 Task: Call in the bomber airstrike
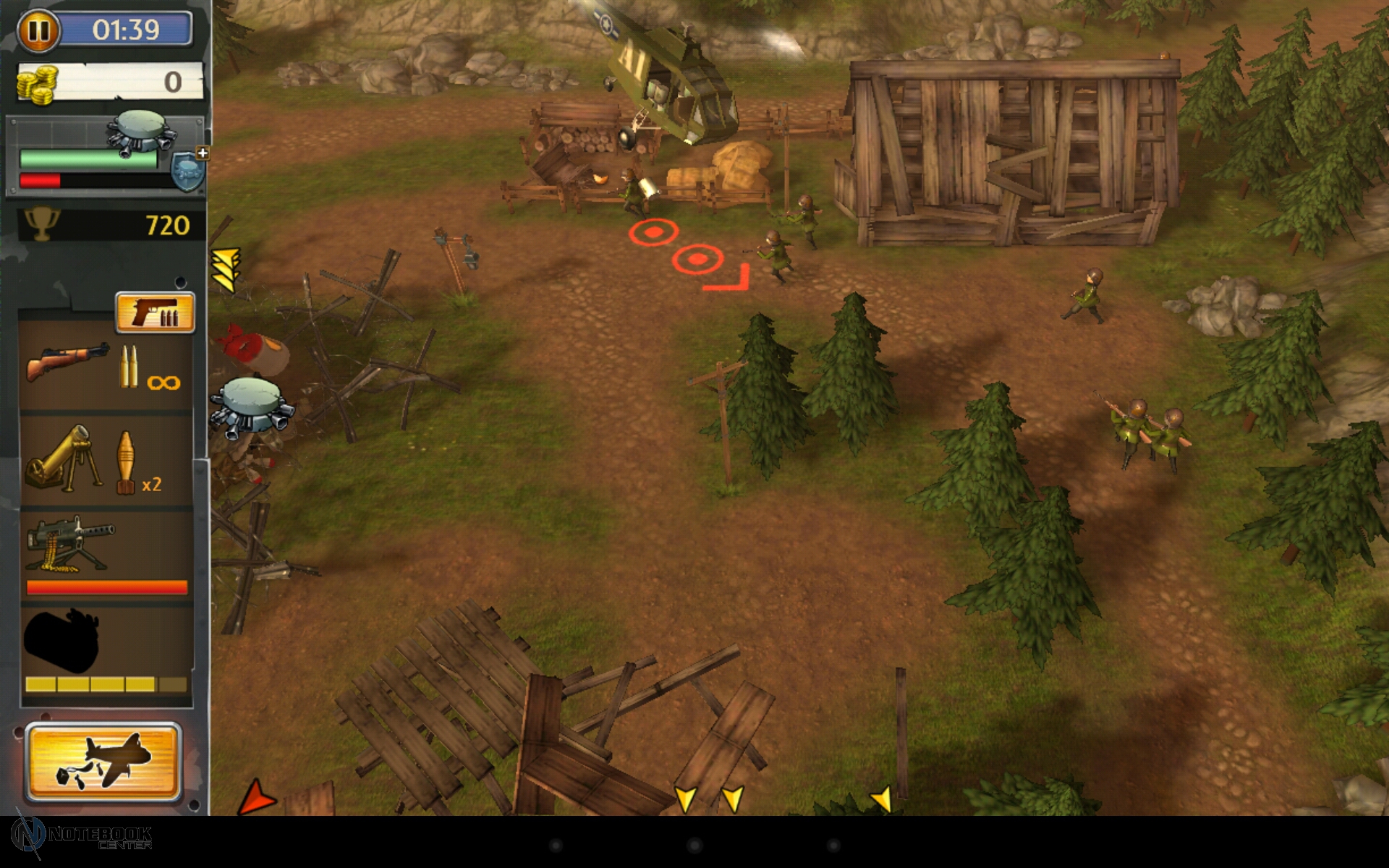click(103, 762)
